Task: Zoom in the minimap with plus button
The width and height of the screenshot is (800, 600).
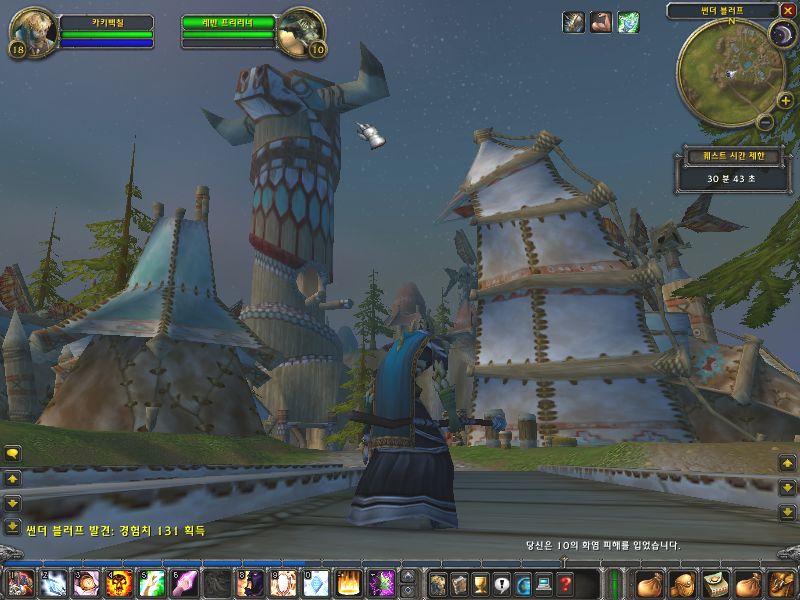Action: [x=785, y=101]
